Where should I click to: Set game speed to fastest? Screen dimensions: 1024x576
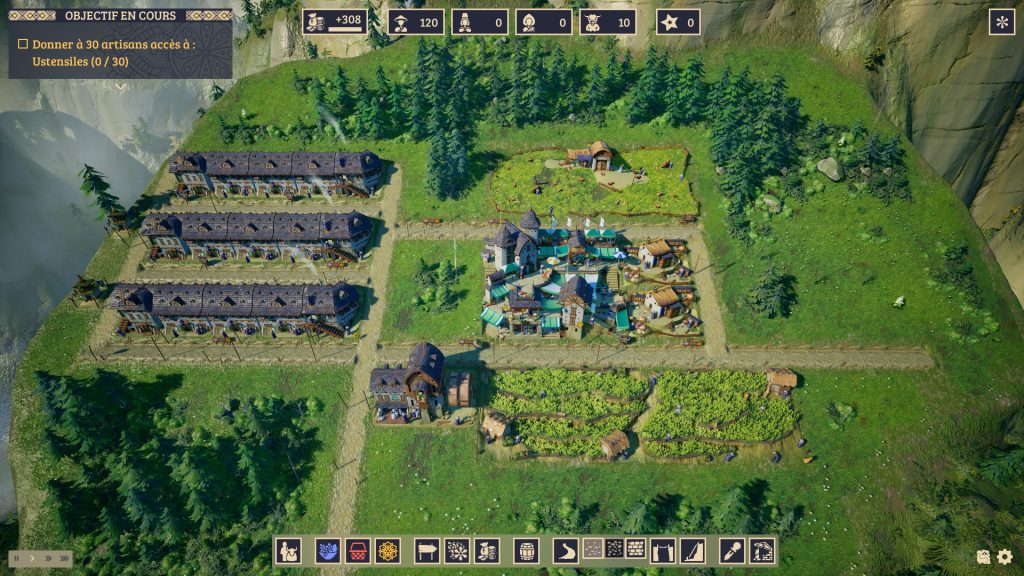click(64, 558)
